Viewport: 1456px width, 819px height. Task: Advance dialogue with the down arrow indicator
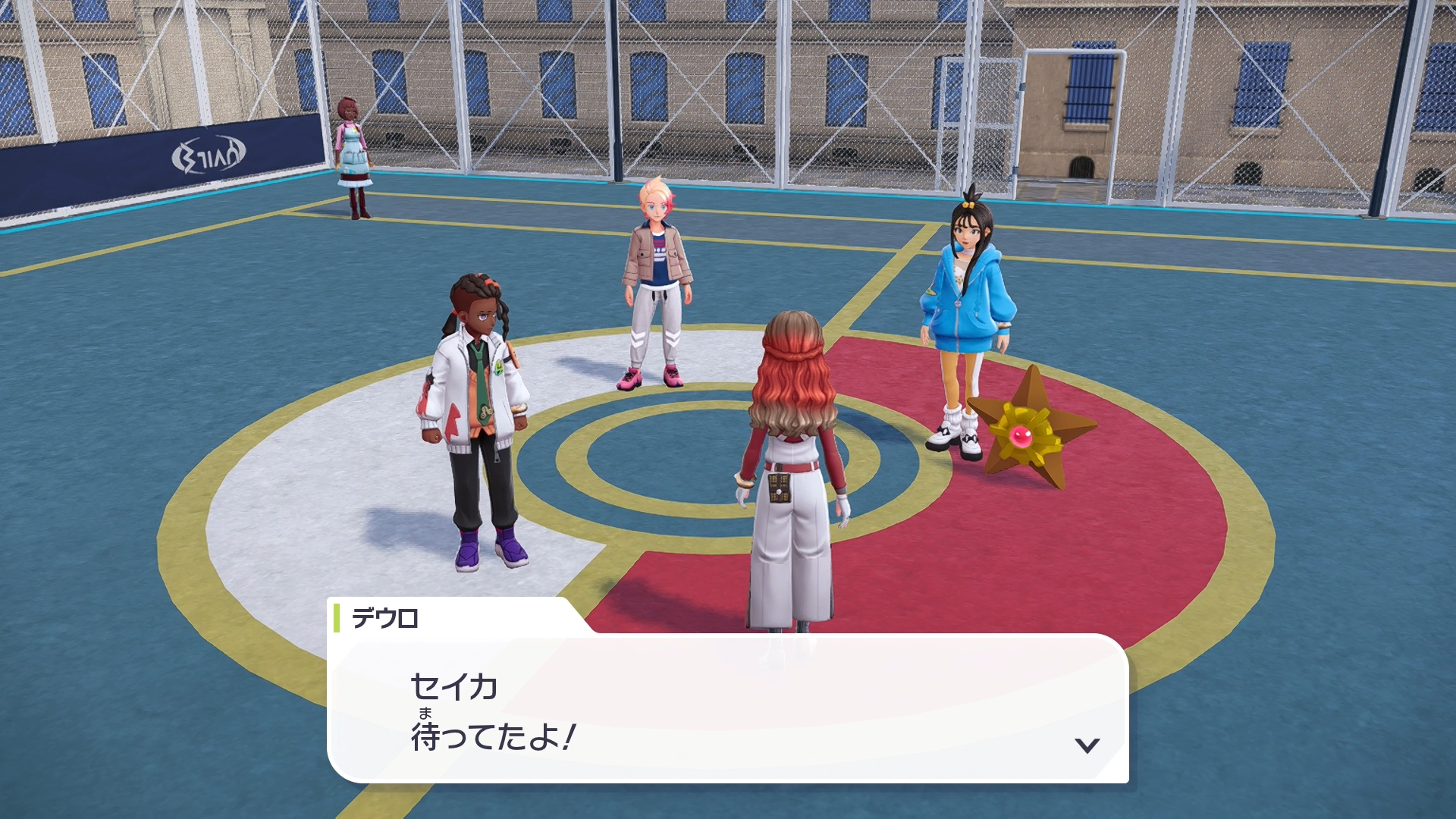click(1087, 745)
